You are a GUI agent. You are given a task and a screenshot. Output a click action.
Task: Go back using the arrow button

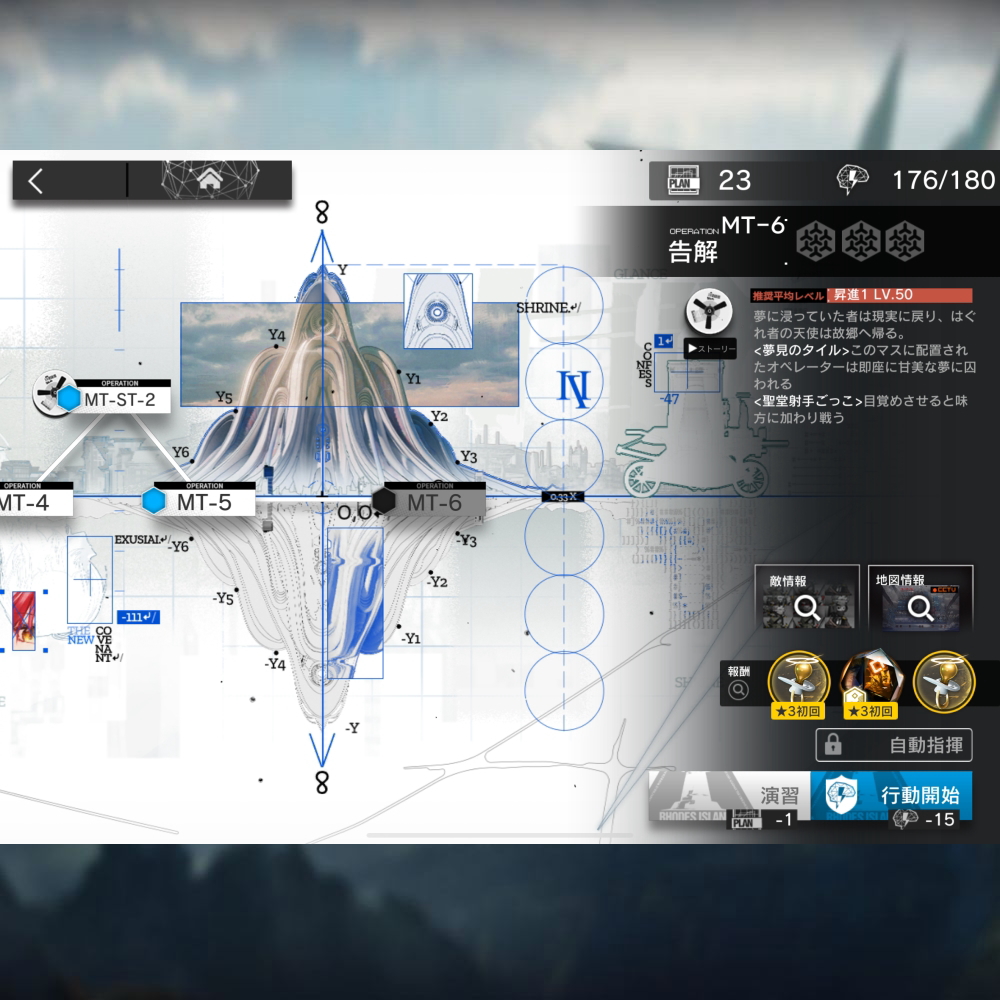tap(37, 181)
